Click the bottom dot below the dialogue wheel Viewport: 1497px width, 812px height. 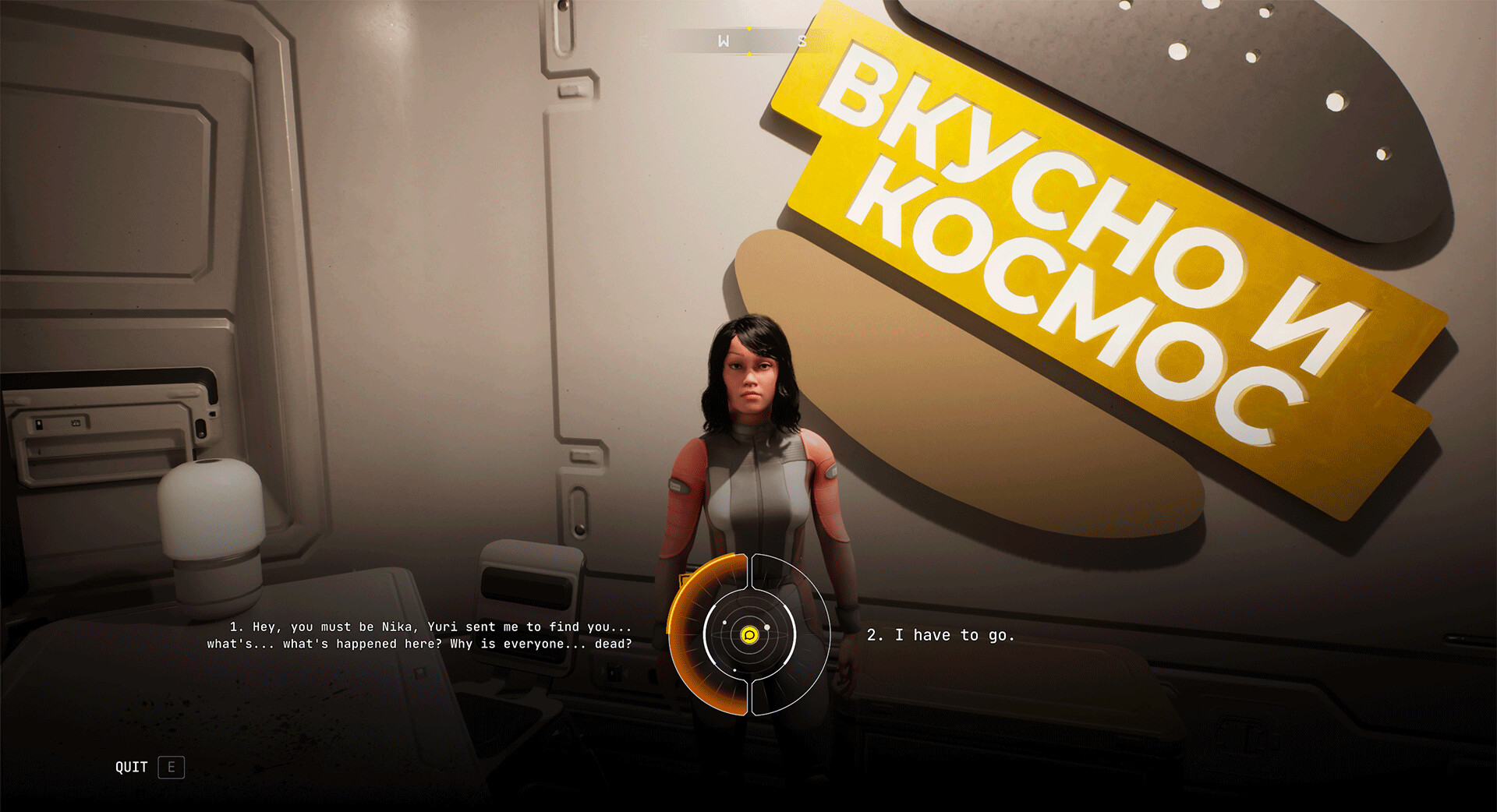coord(734,669)
